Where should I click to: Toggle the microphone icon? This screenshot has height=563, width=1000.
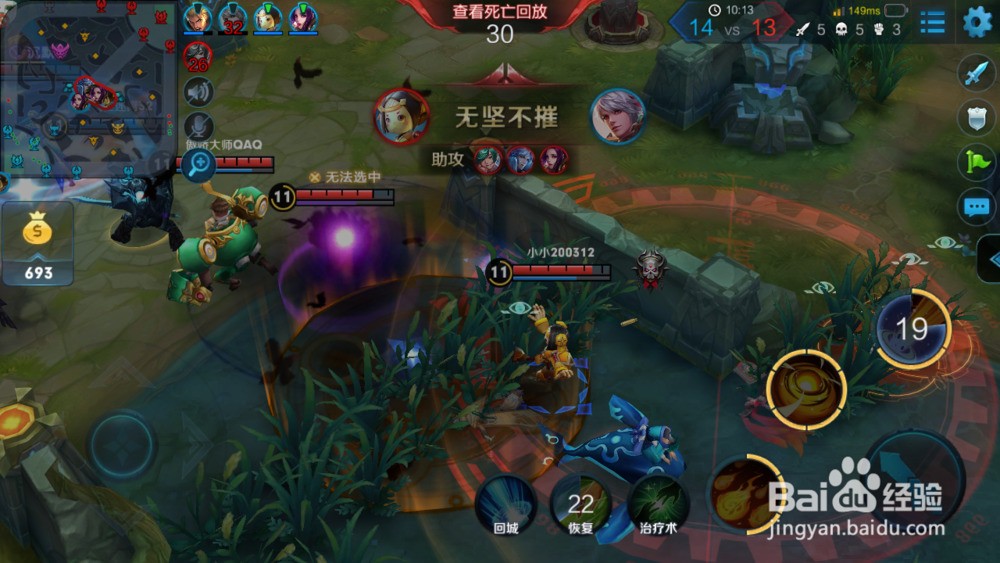(x=199, y=126)
